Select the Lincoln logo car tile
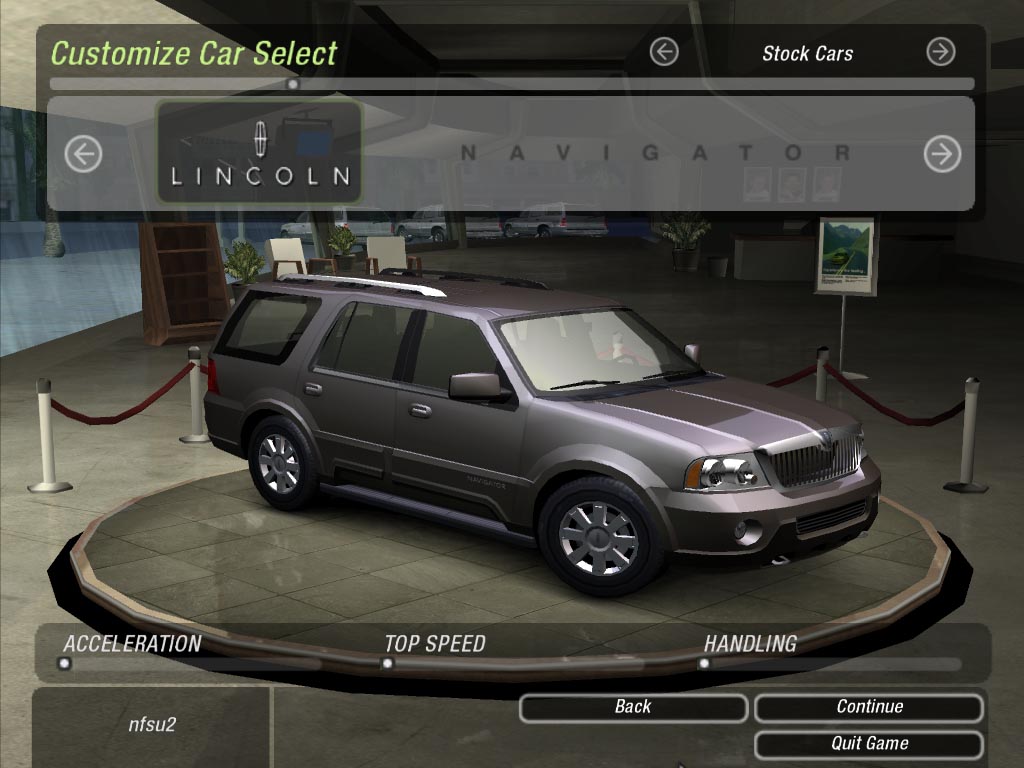The height and width of the screenshot is (768, 1024). 260,152
